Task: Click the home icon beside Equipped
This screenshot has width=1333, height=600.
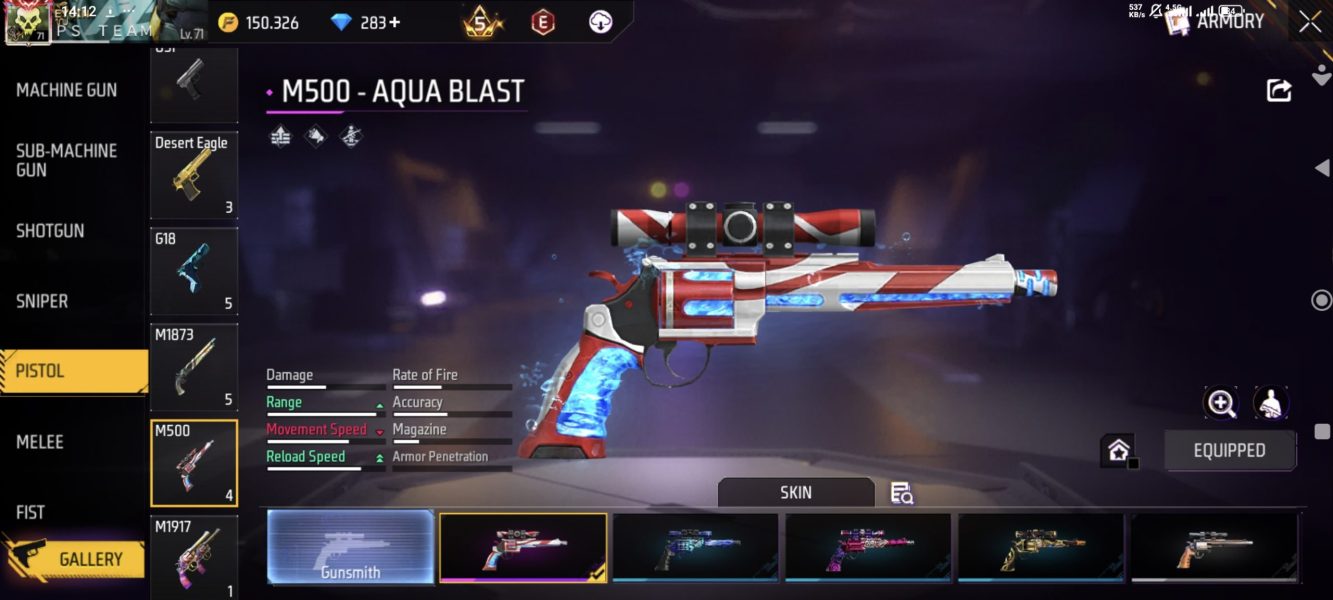Action: pos(1117,450)
